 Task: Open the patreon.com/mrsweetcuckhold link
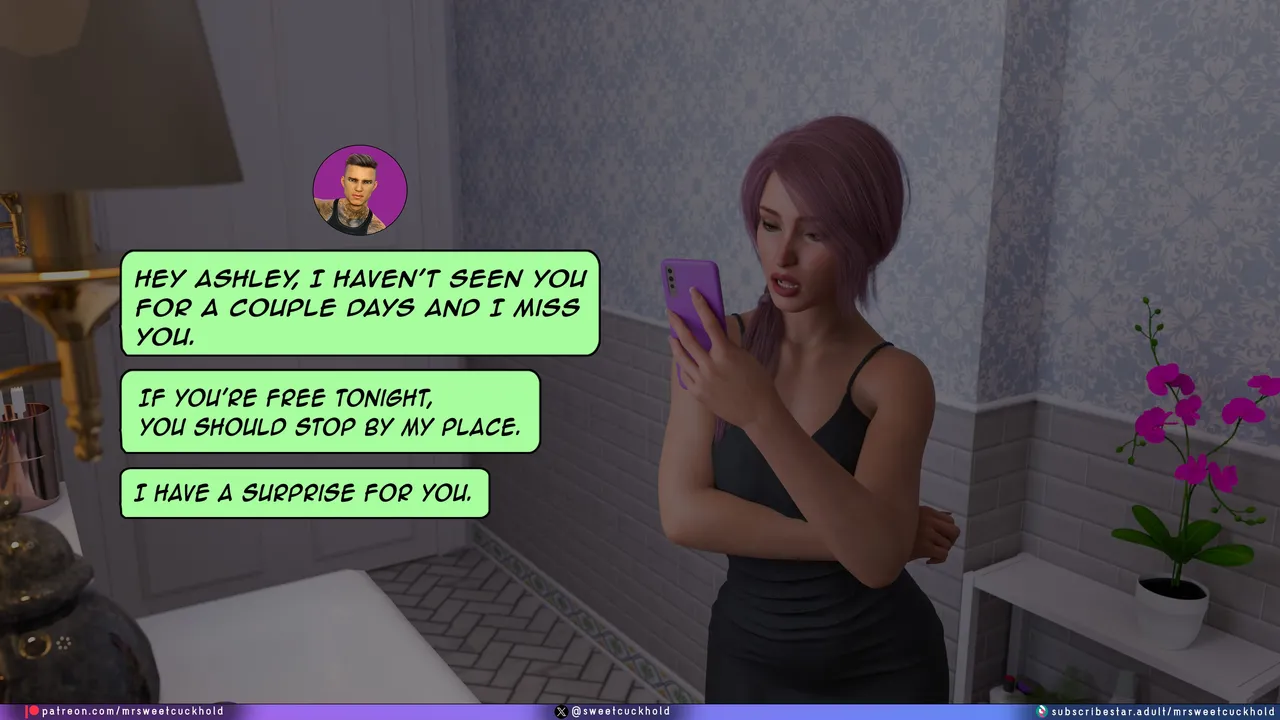[x=125, y=711]
